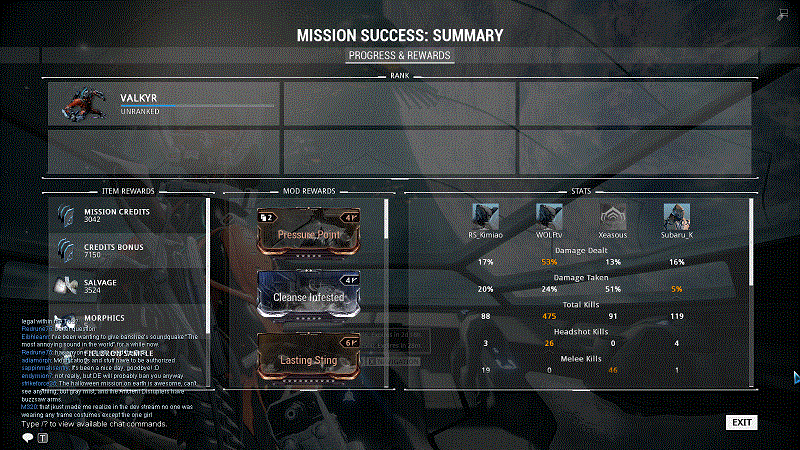Screen dimensions: 800x450
Task: Click the Credits Bonus reward row
Action: (128, 250)
